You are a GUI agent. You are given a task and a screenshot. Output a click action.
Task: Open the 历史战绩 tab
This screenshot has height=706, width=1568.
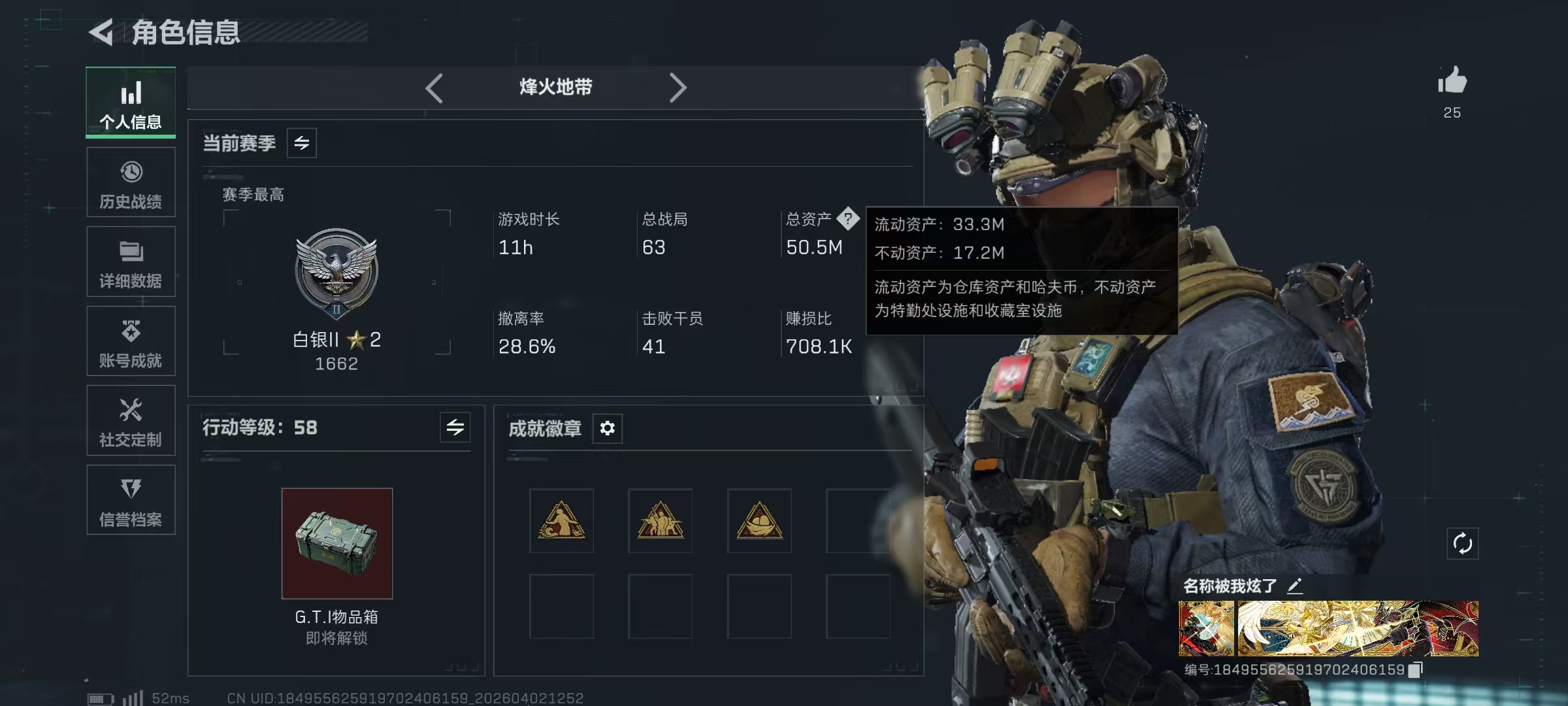[131, 182]
